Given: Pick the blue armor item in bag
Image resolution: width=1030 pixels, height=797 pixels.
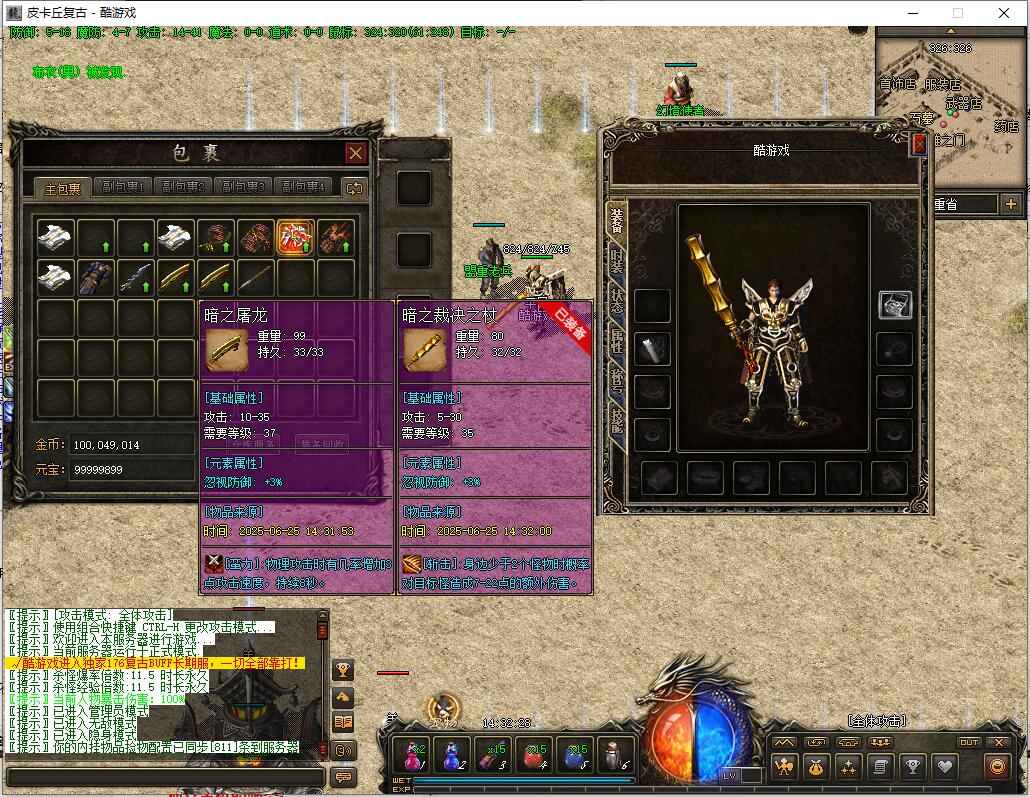Looking at the screenshot, I should click(96, 277).
